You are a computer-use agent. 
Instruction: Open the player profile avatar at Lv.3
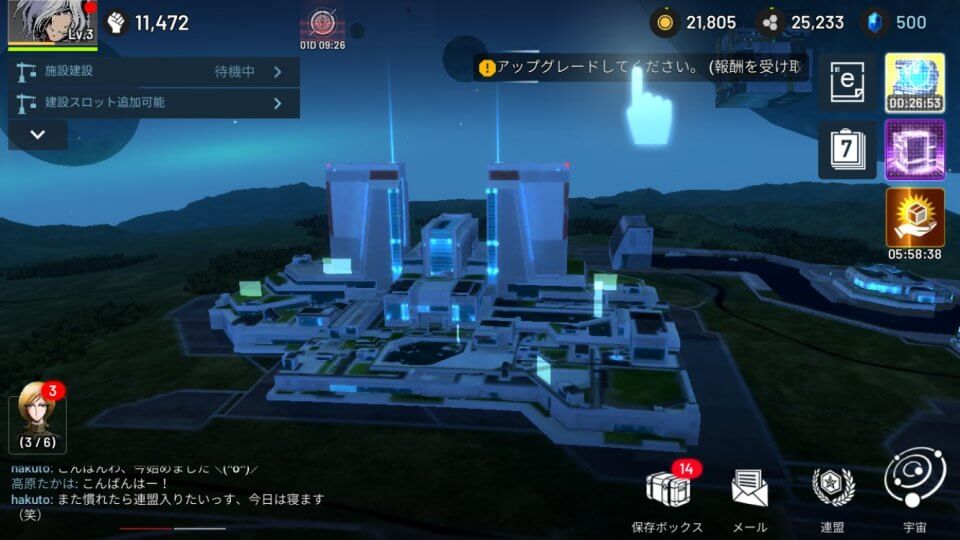tap(52, 24)
